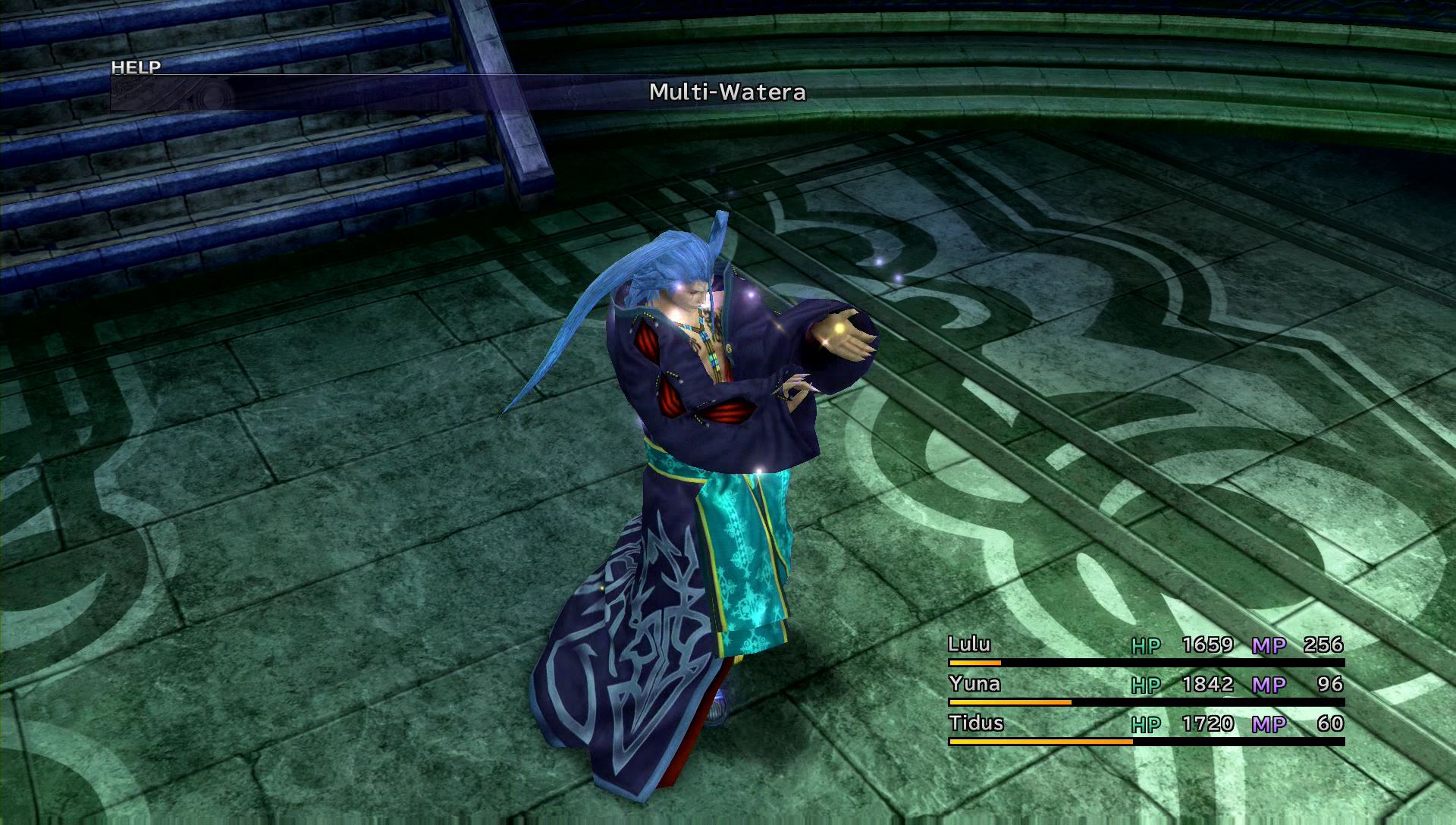The width and height of the screenshot is (1456, 825).
Task: Select Lulu in the party list
Action: tap(969, 645)
